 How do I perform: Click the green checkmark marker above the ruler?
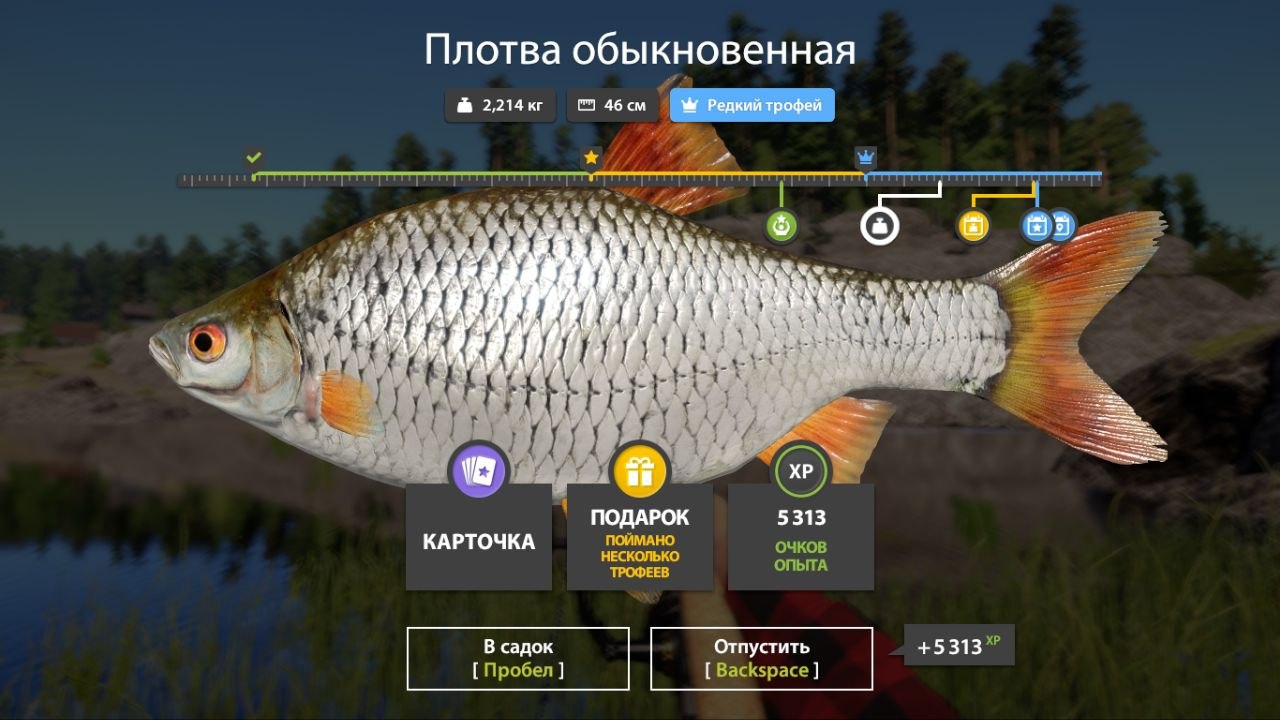[x=252, y=156]
